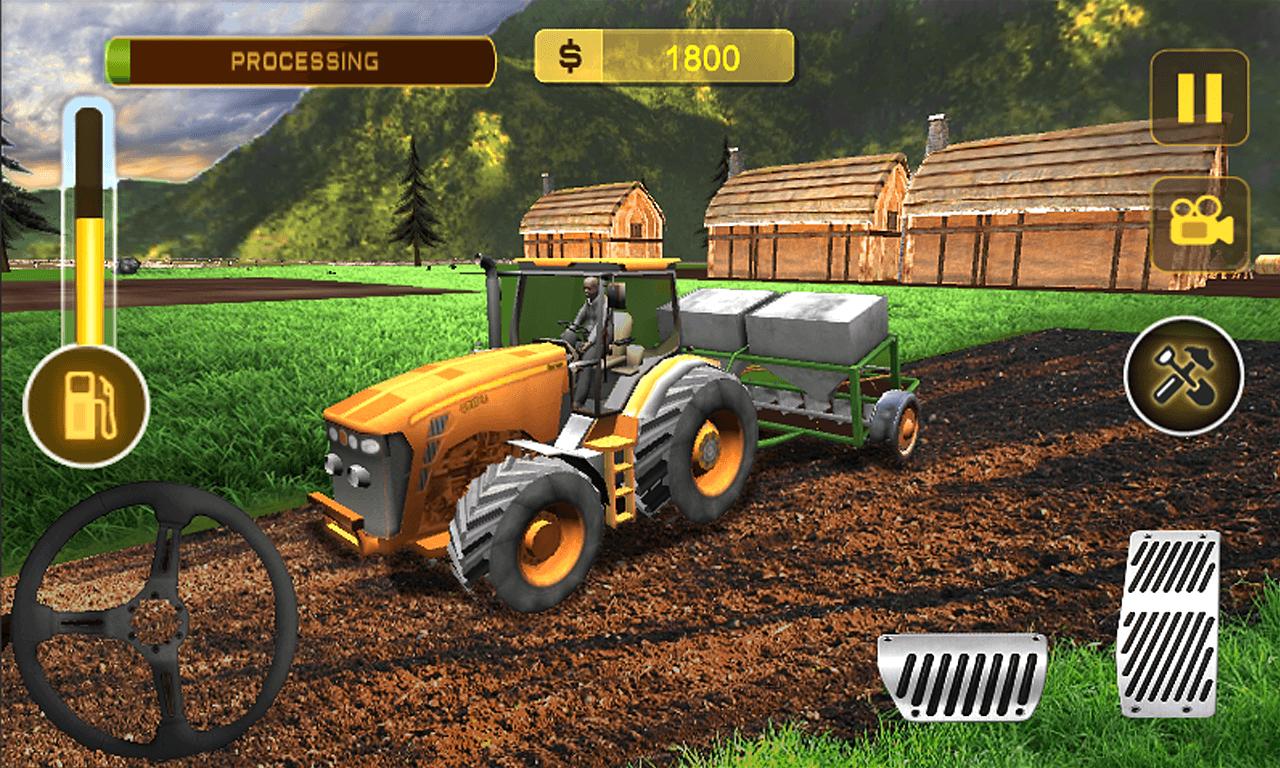Pause the game with the pause button
This screenshot has width=1280, height=768.
tap(1199, 98)
